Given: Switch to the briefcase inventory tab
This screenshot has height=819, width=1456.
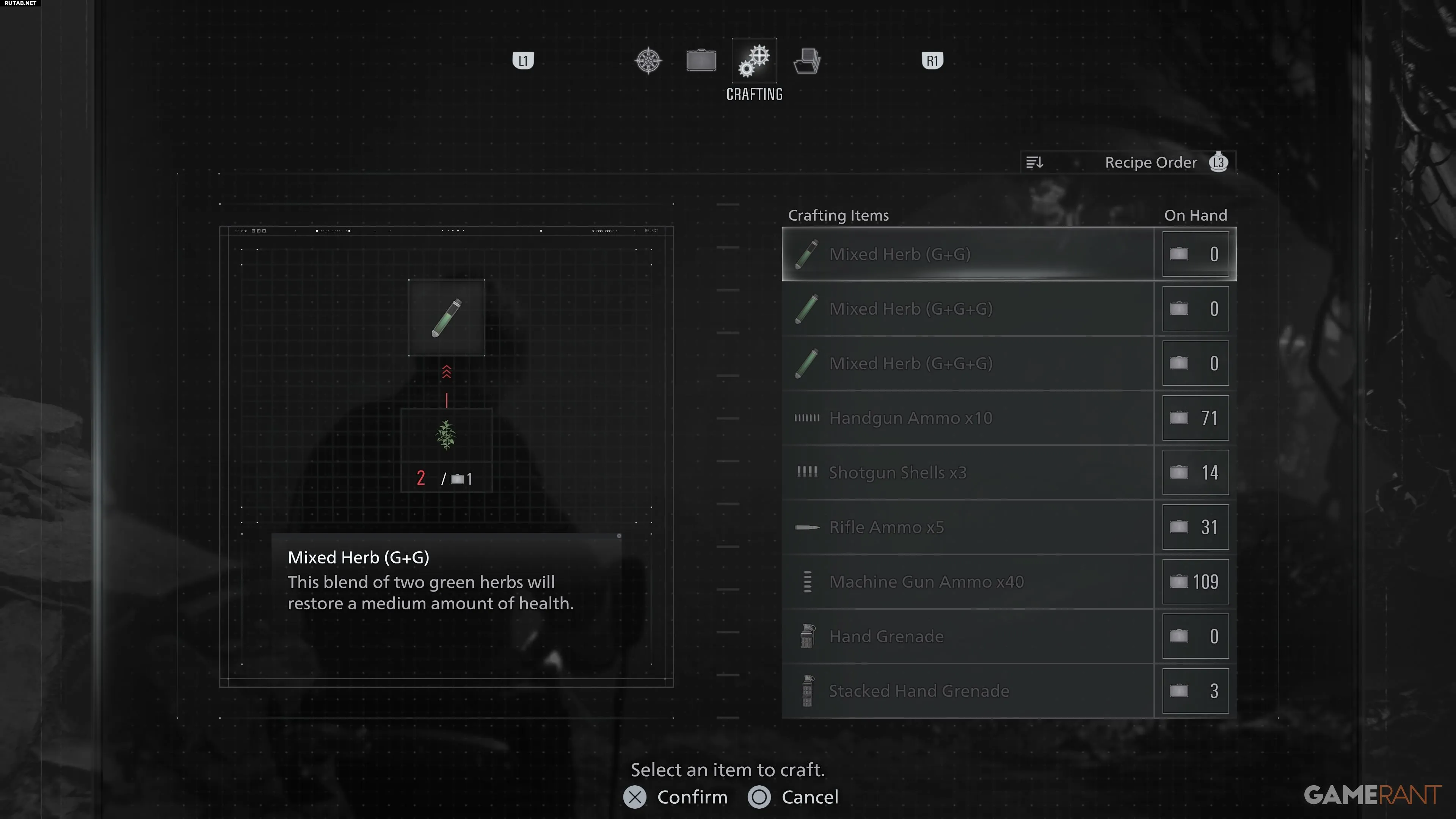Looking at the screenshot, I should (701, 61).
